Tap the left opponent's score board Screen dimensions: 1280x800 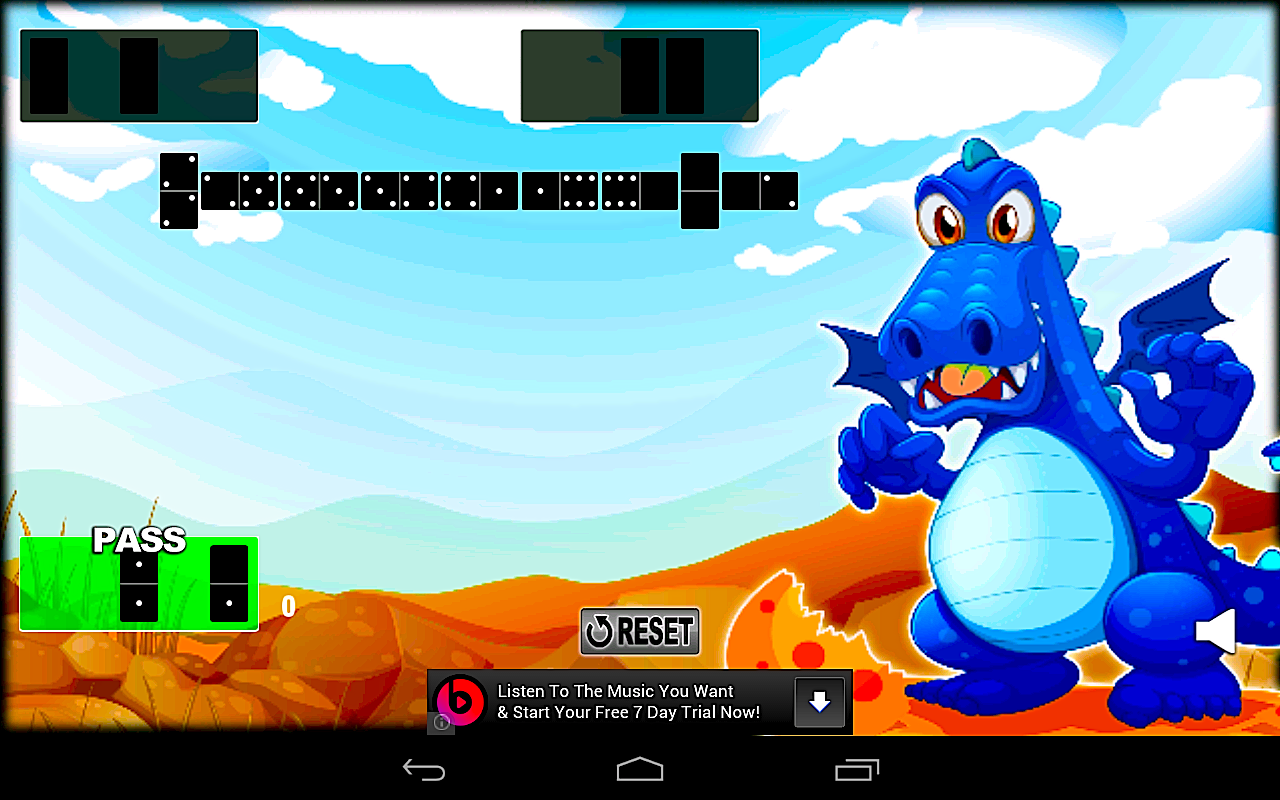(x=139, y=75)
